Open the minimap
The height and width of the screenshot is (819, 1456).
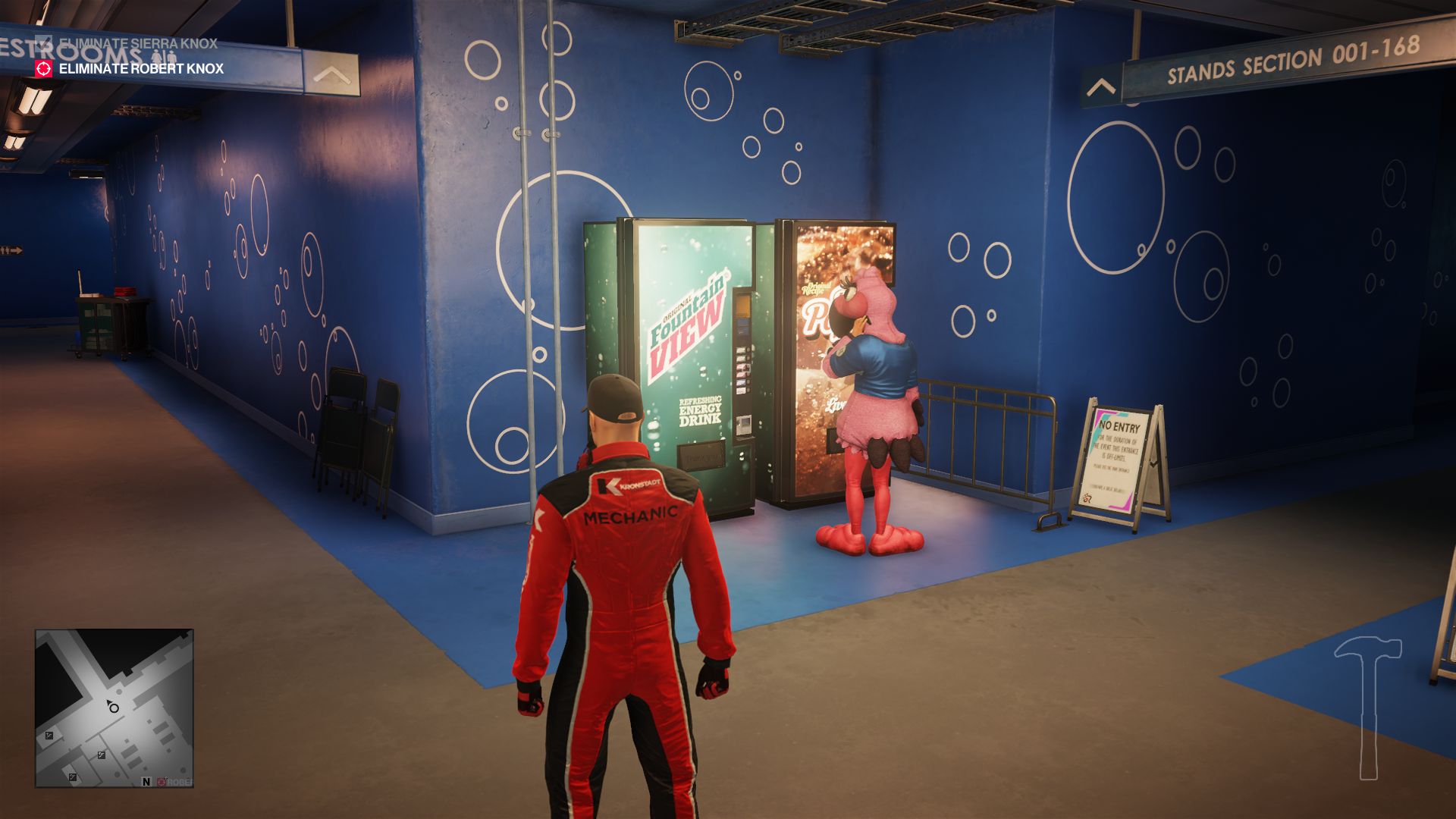[x=114, y=708]
